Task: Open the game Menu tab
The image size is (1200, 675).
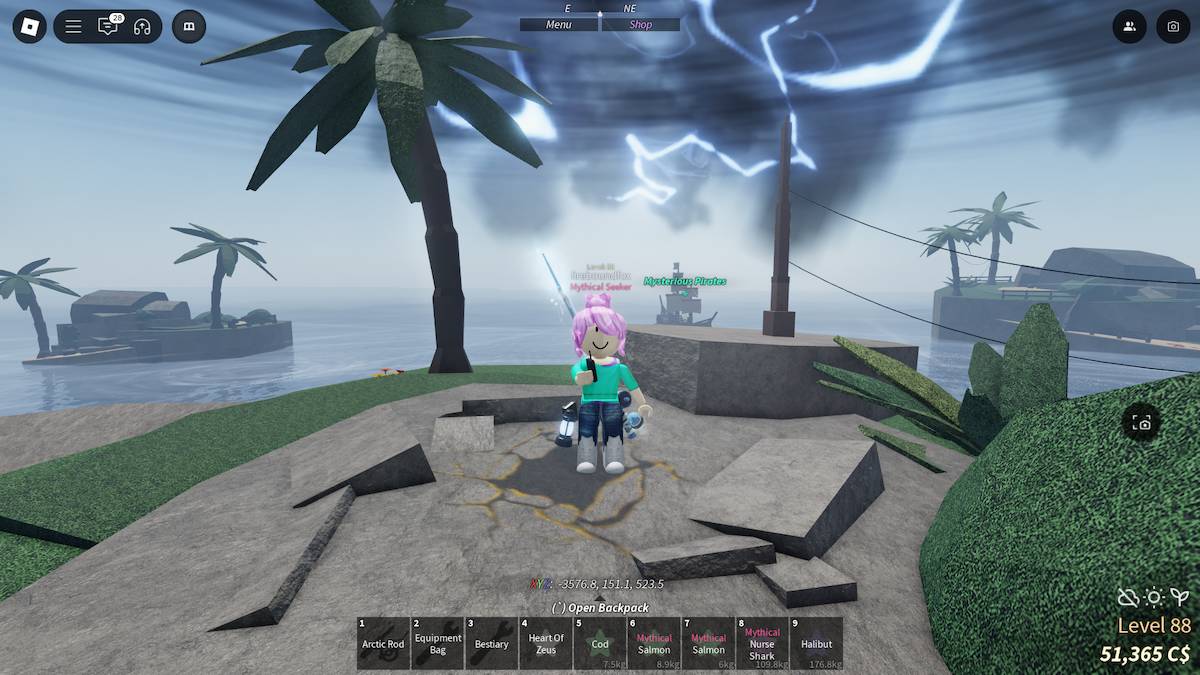Action: 559,25
